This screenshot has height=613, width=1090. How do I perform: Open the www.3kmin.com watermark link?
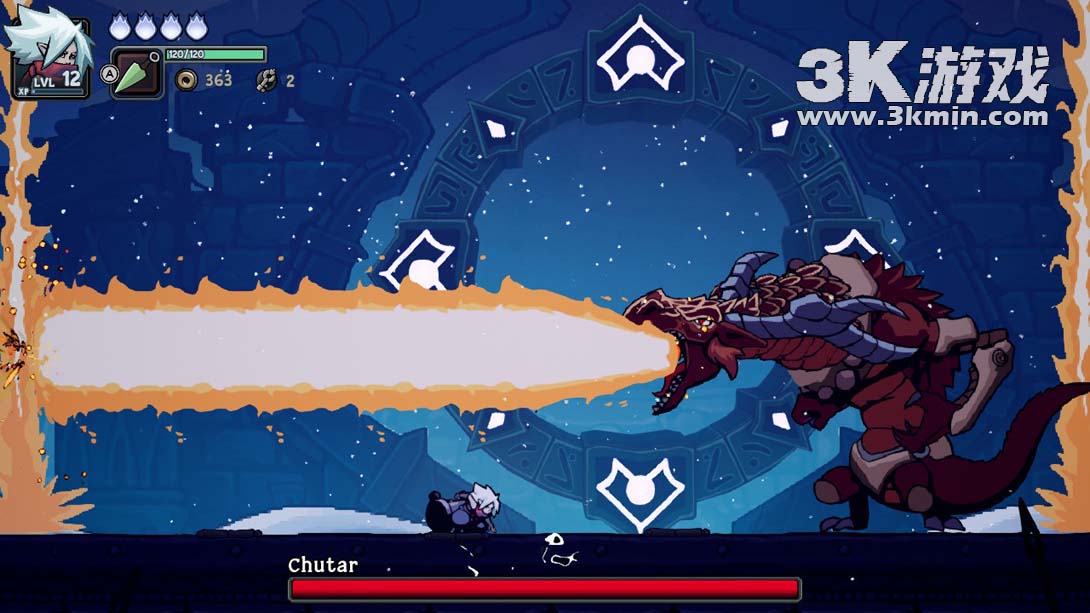(922, 117)
